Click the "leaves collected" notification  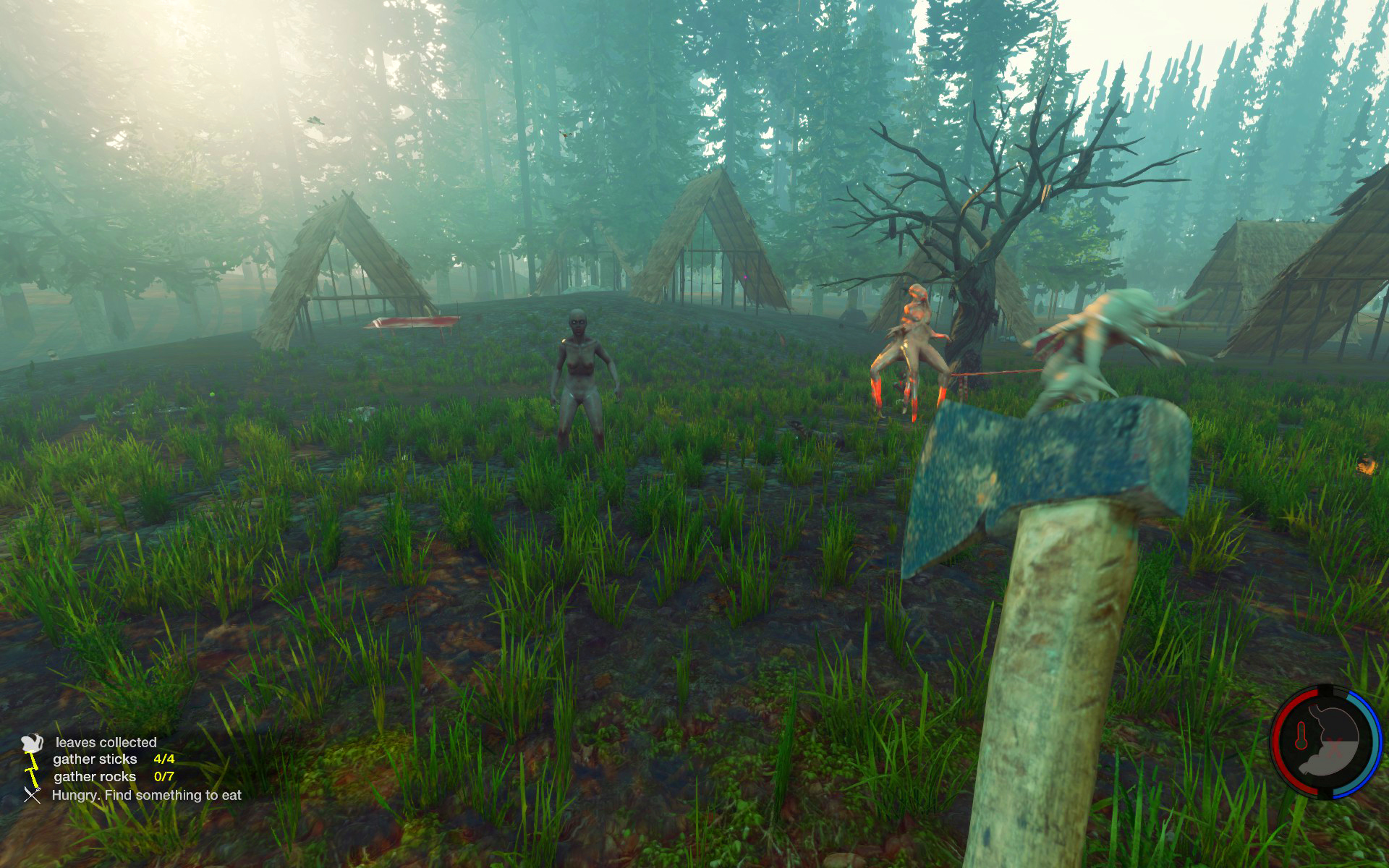point(106,743)
